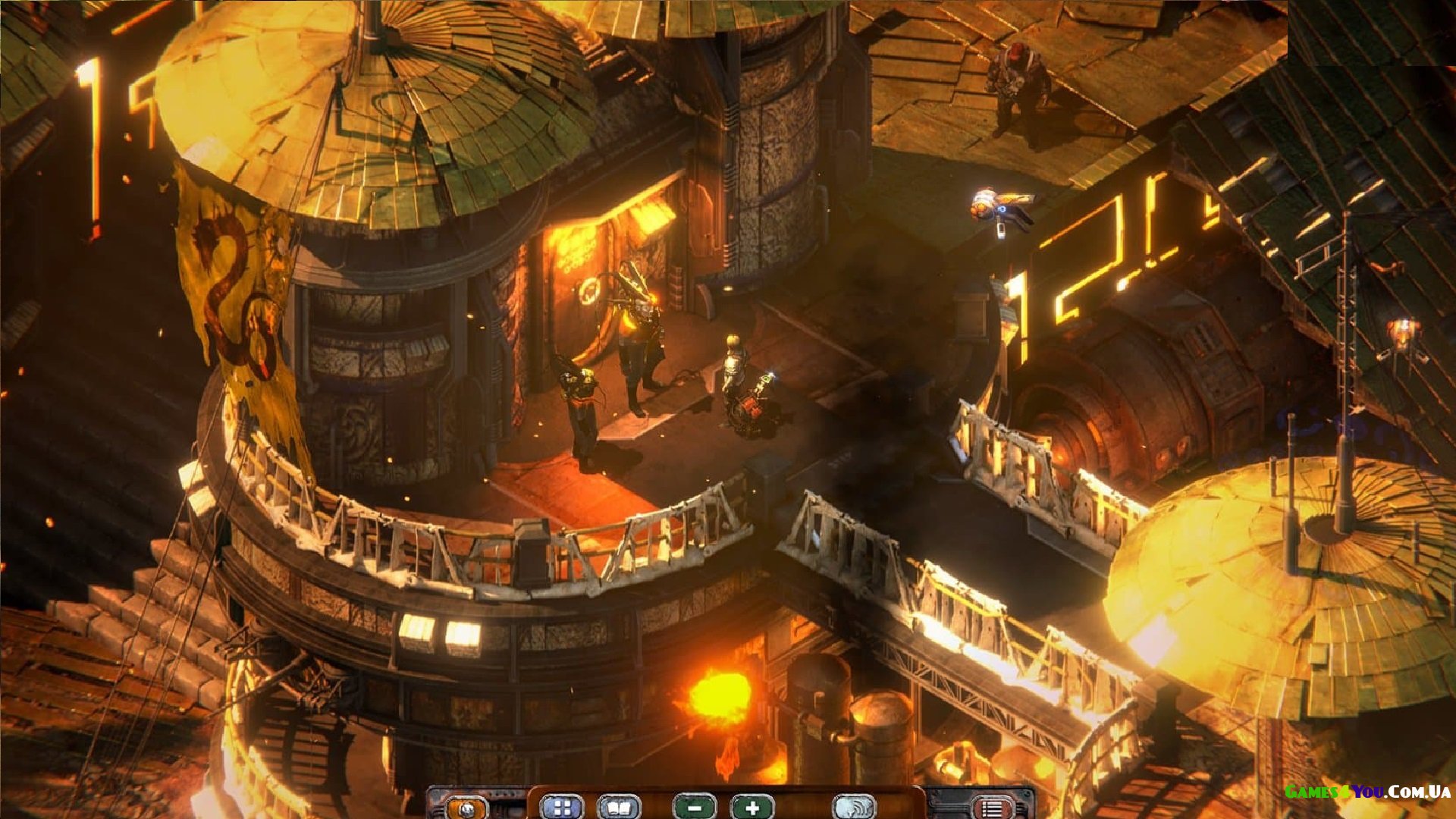Click the green minus zoom-out button
The width and height of the screenshot is (1456, 819).
[x=695, y=808]
